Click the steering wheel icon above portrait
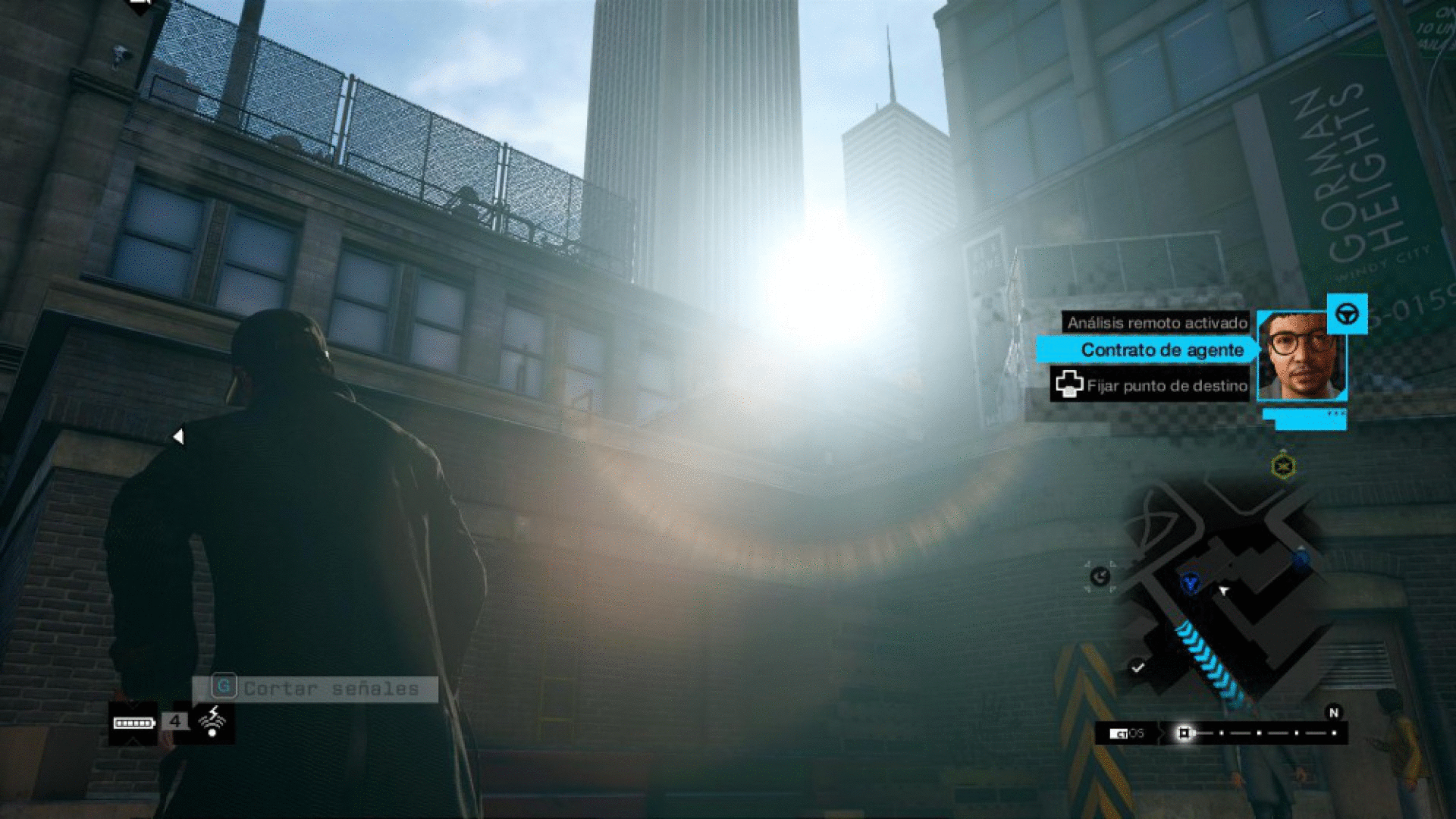The width and height of the screenshot is (1456, 819). pyautogui.click(x=1347, y=313)
